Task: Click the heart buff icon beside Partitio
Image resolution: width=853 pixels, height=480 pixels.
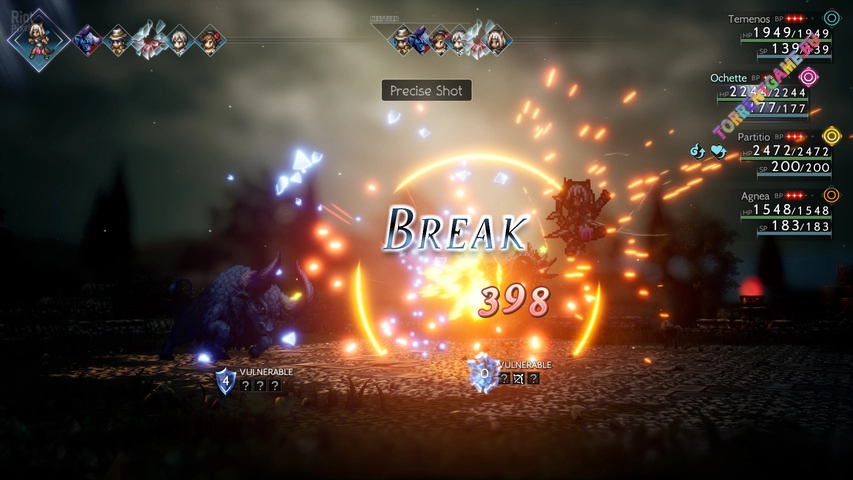Action: tap(717, 152)
